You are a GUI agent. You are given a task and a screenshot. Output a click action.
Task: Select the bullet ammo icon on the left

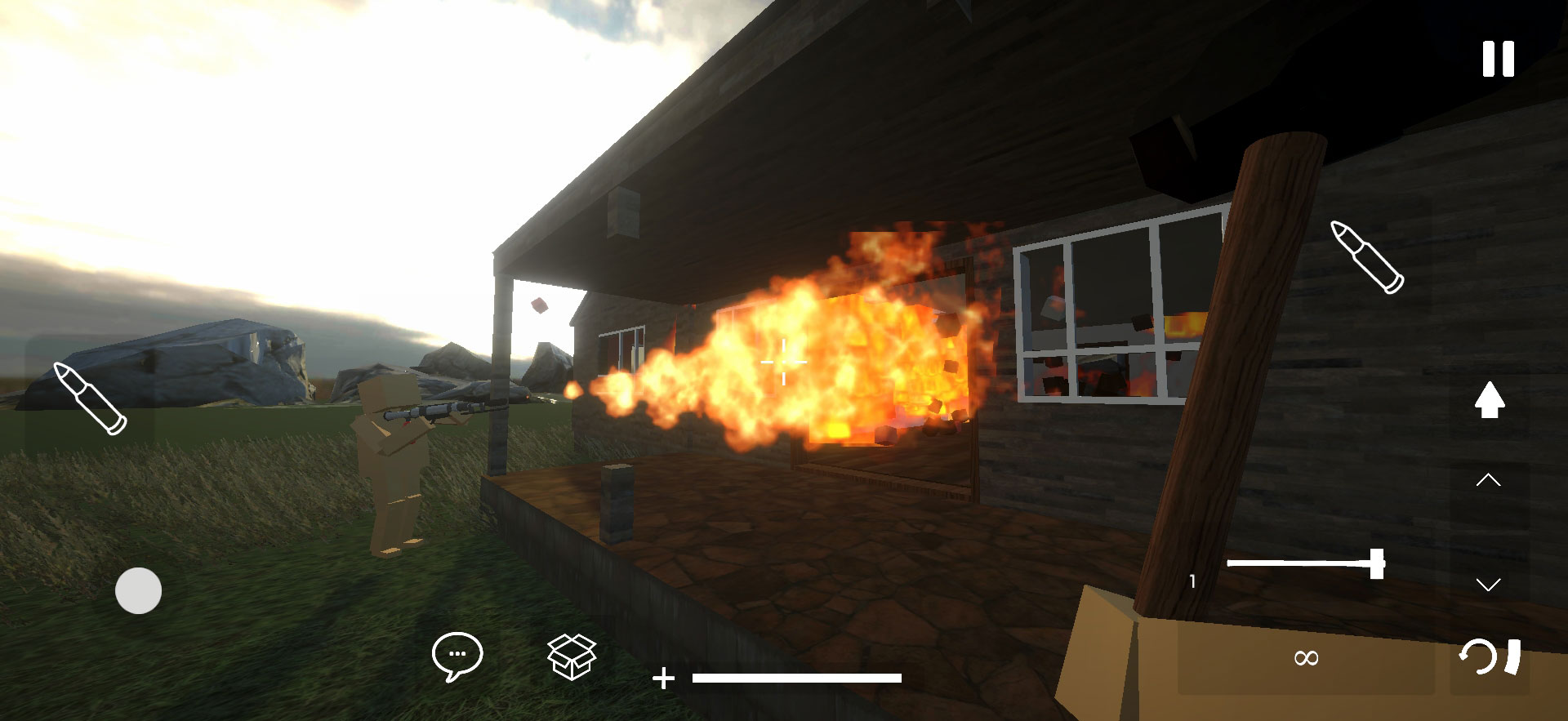pos(88,398)
